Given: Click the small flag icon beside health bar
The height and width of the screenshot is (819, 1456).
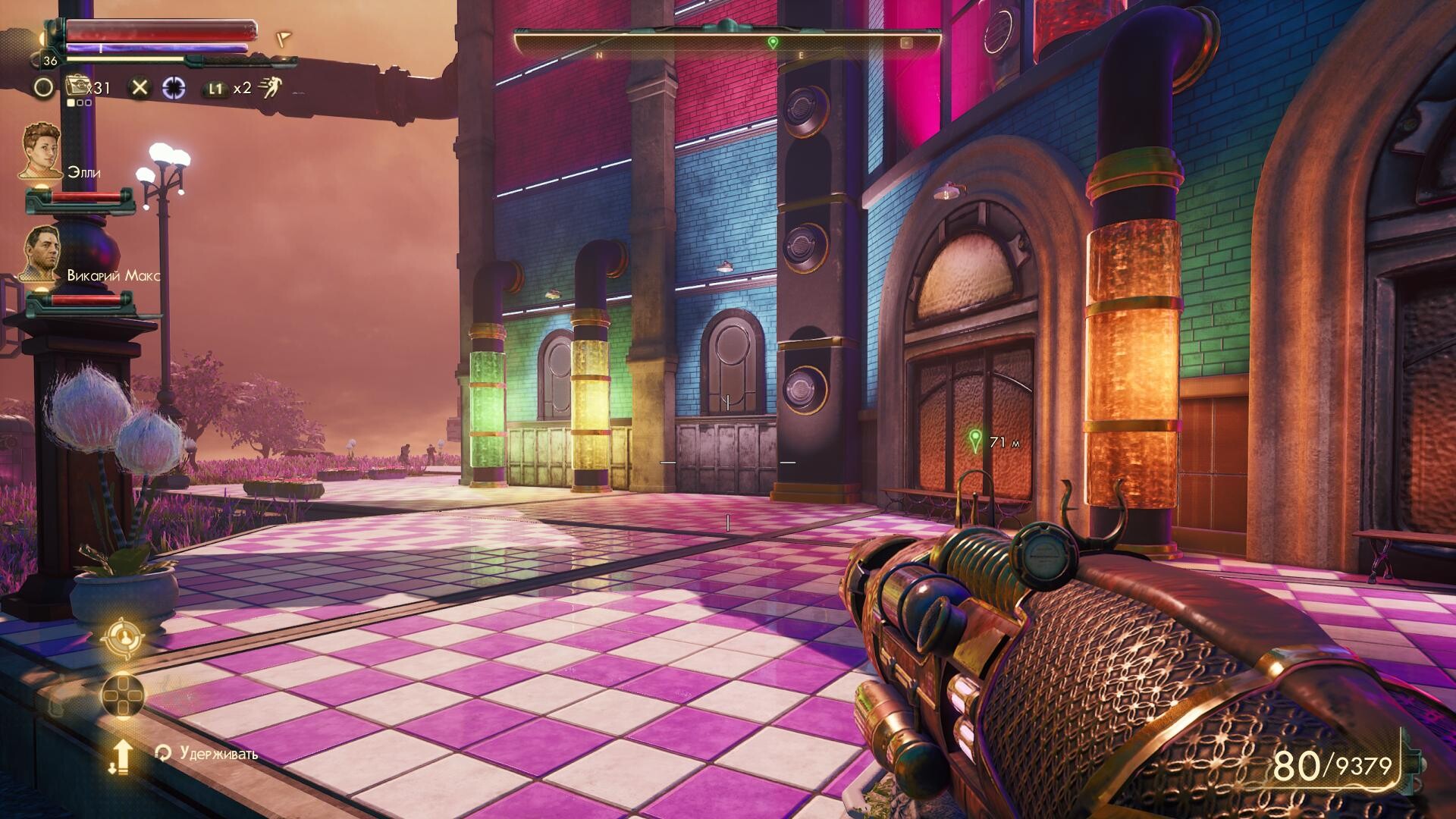Looking at the screenshot, I should [284, 37].
